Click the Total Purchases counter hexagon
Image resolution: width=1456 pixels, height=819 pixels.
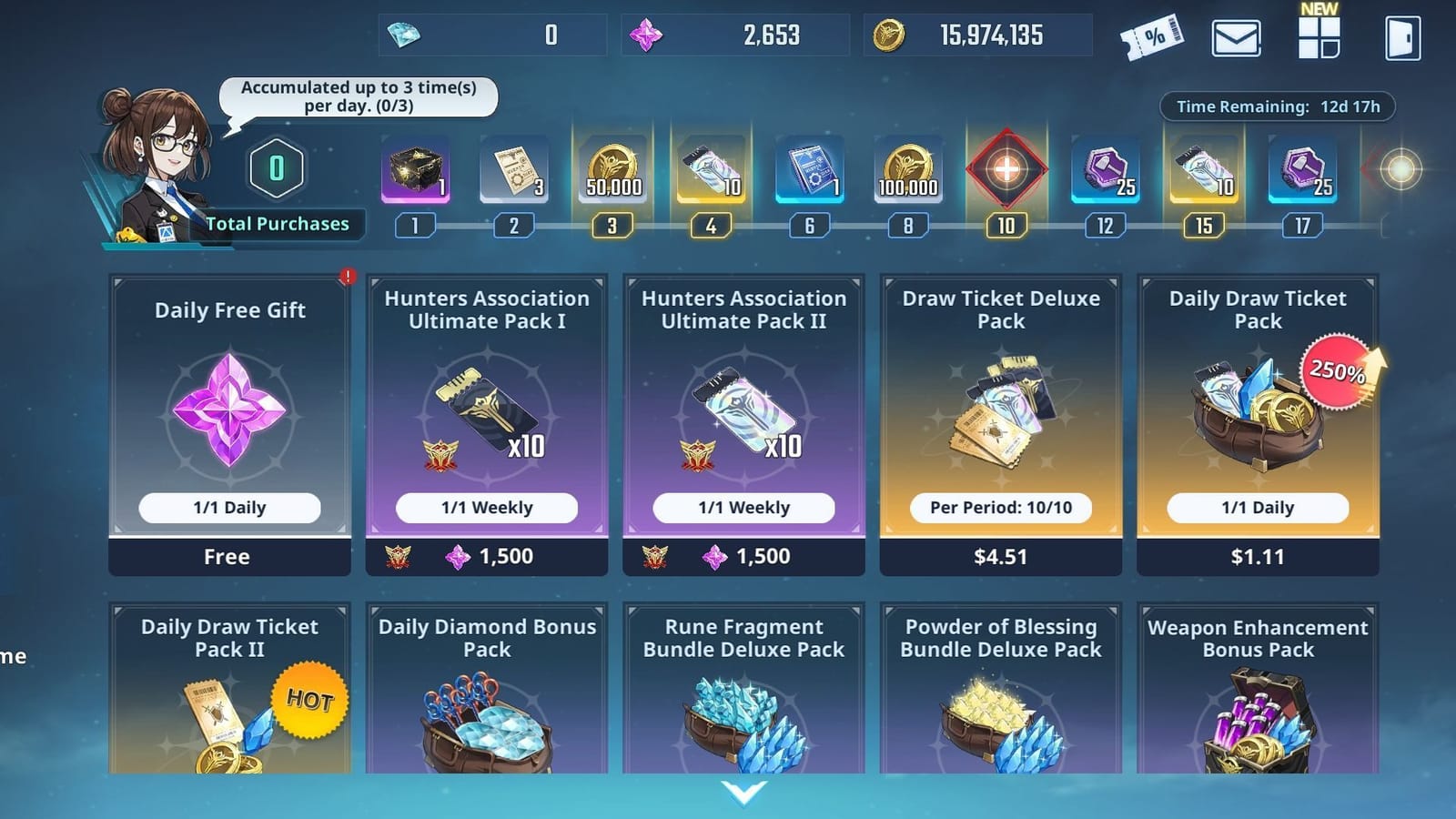pyautogui.click(x=274, y=167)
